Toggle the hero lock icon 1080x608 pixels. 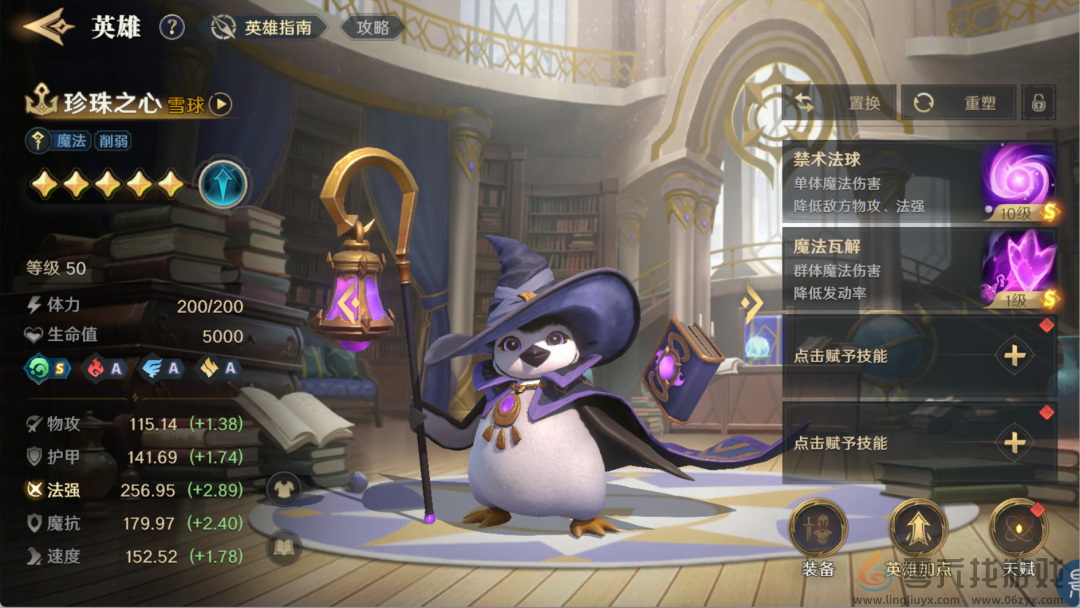click(1040, 103)
